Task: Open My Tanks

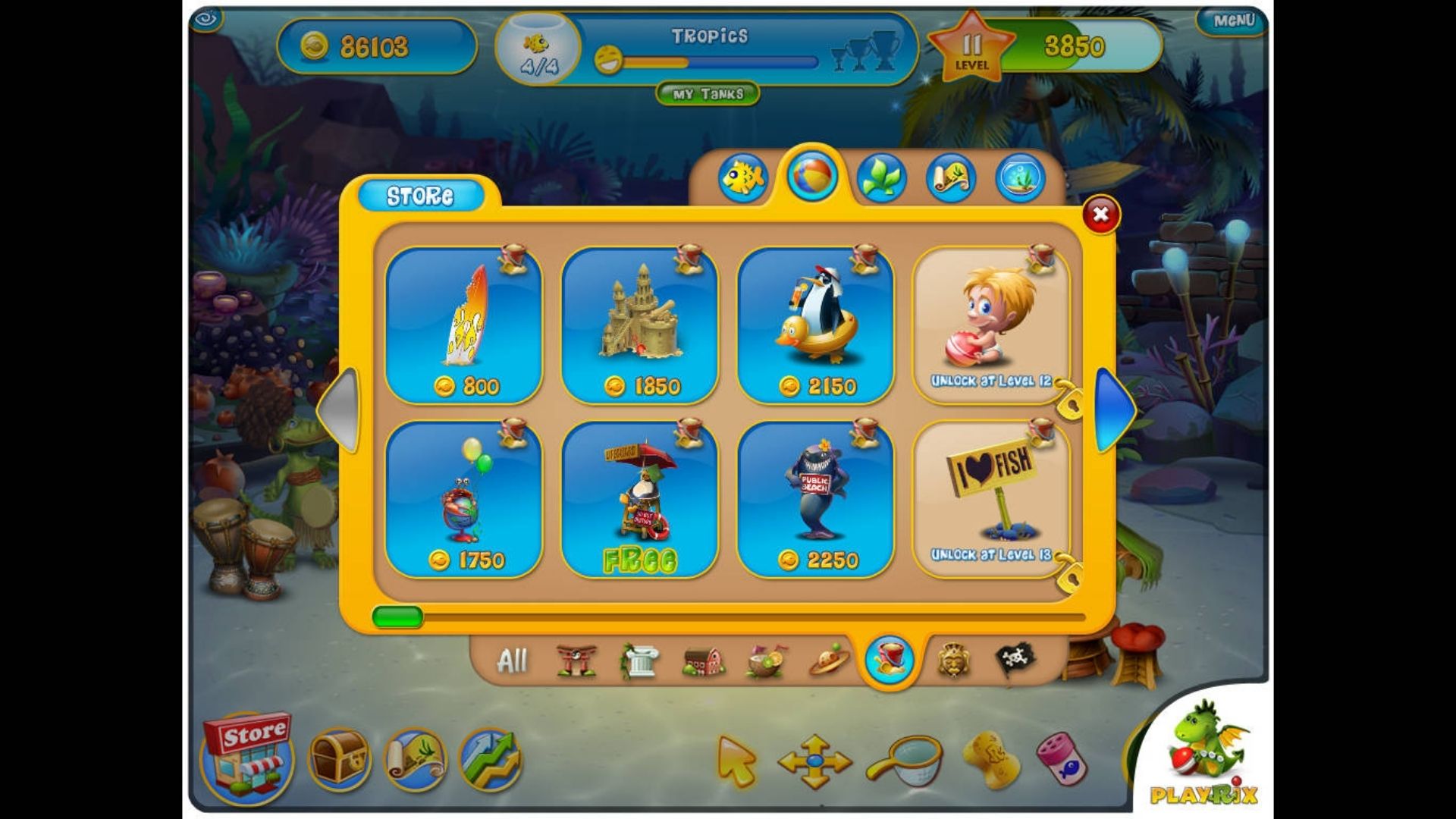Action: click(x=708, y=94)
